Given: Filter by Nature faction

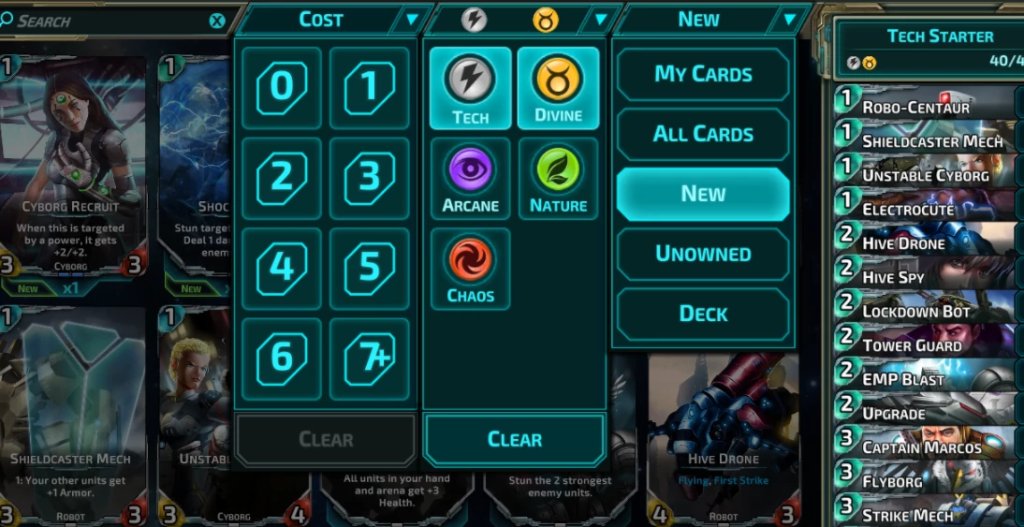Looking at the screenshot, I should point(558,178).
